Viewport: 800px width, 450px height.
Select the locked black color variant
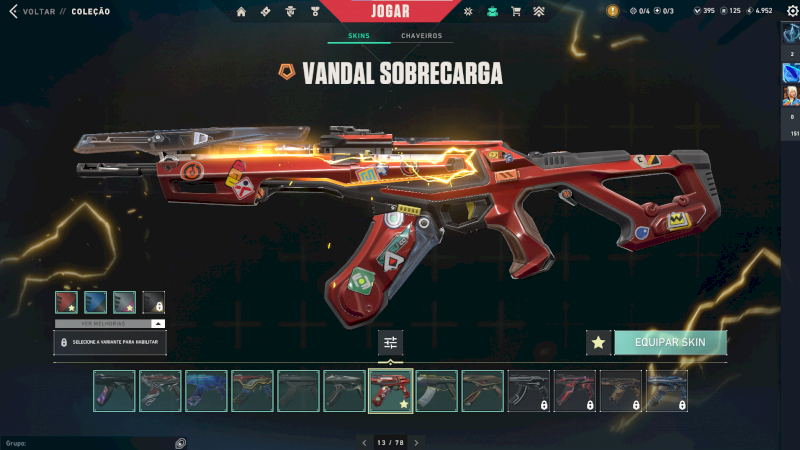(x=153, y=301)
